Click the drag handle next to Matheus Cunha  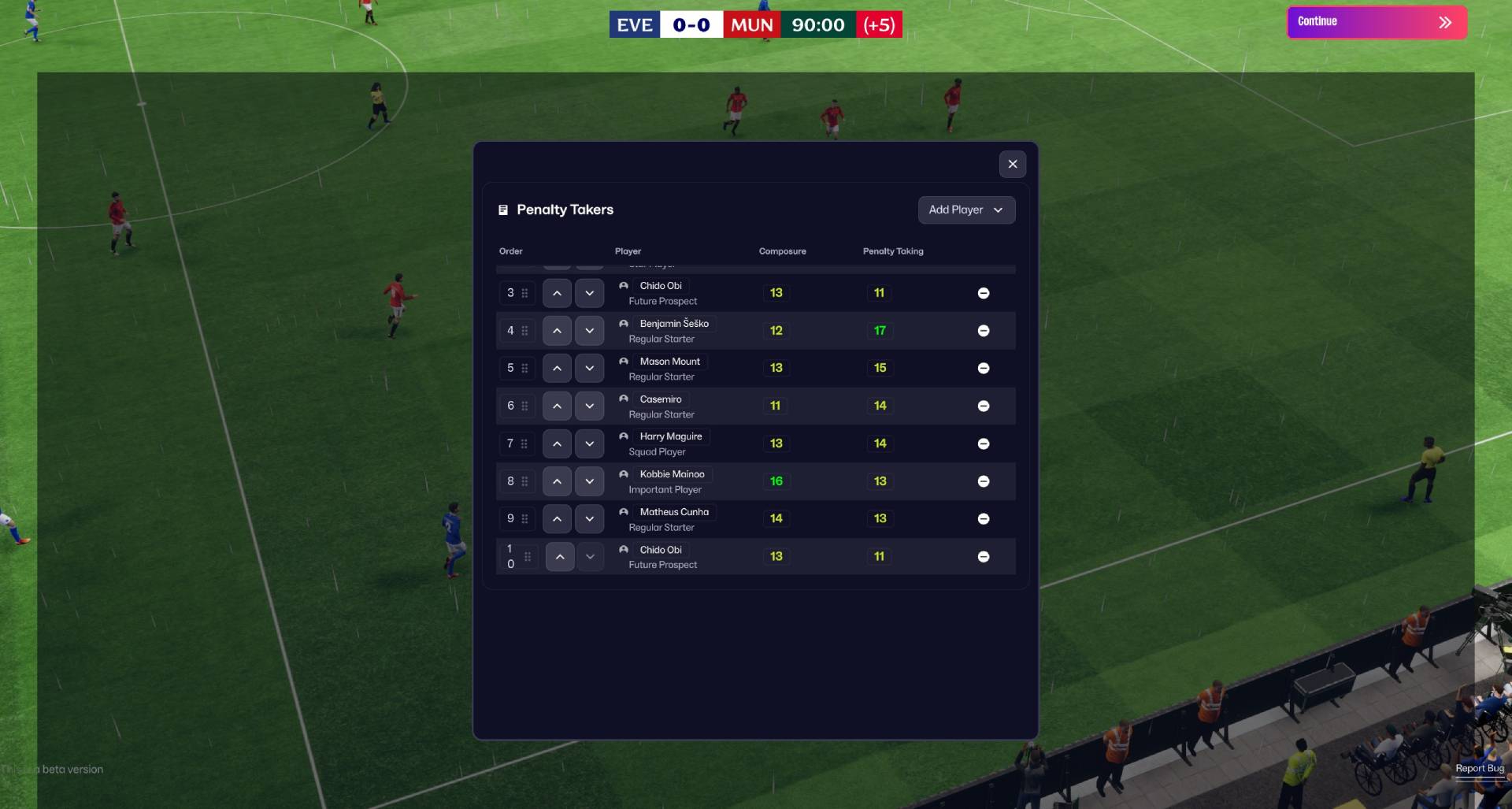pyautogui.click(x=525, y=518)
